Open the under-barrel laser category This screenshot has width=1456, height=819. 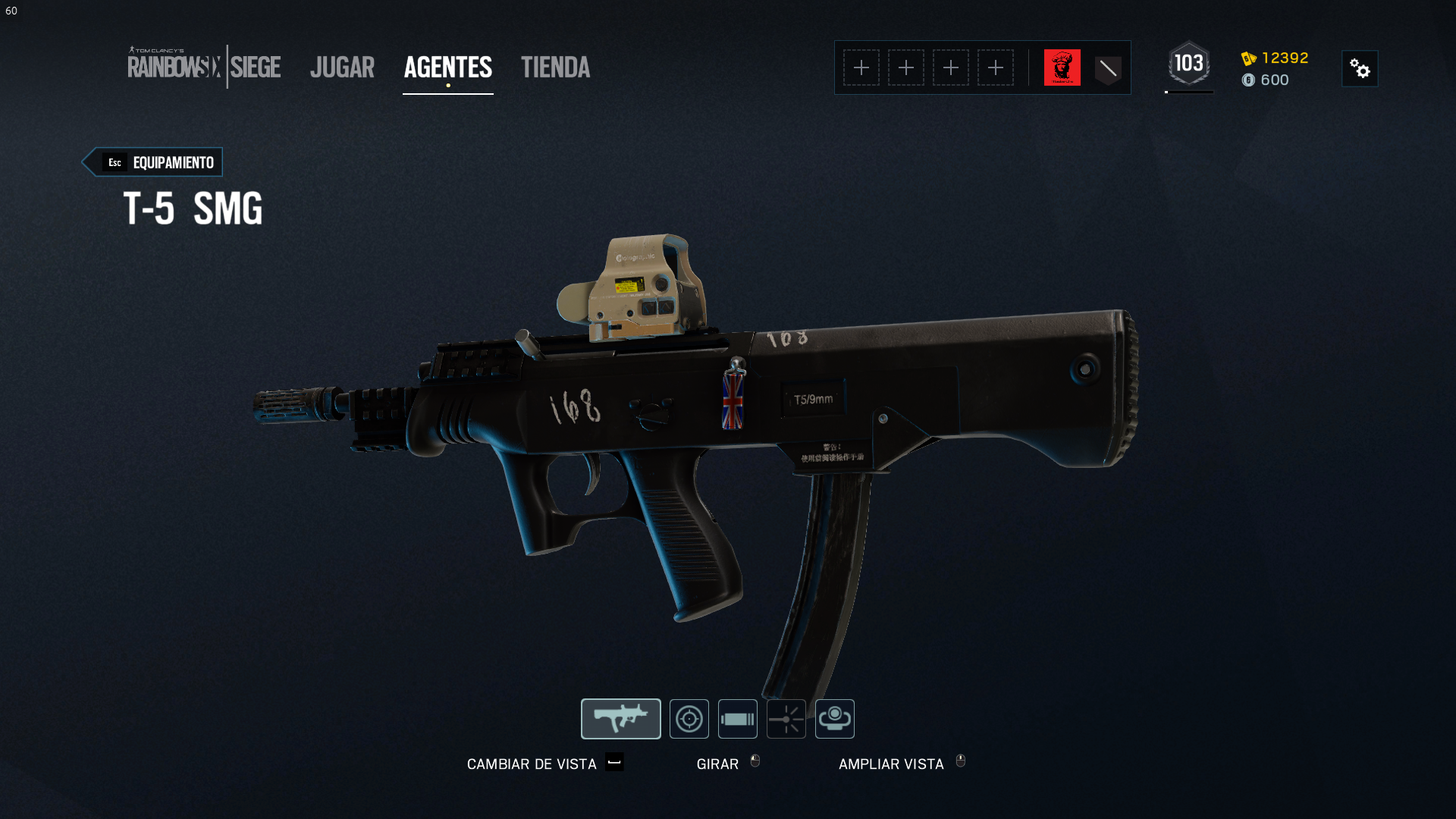click(x=786, y=718)
